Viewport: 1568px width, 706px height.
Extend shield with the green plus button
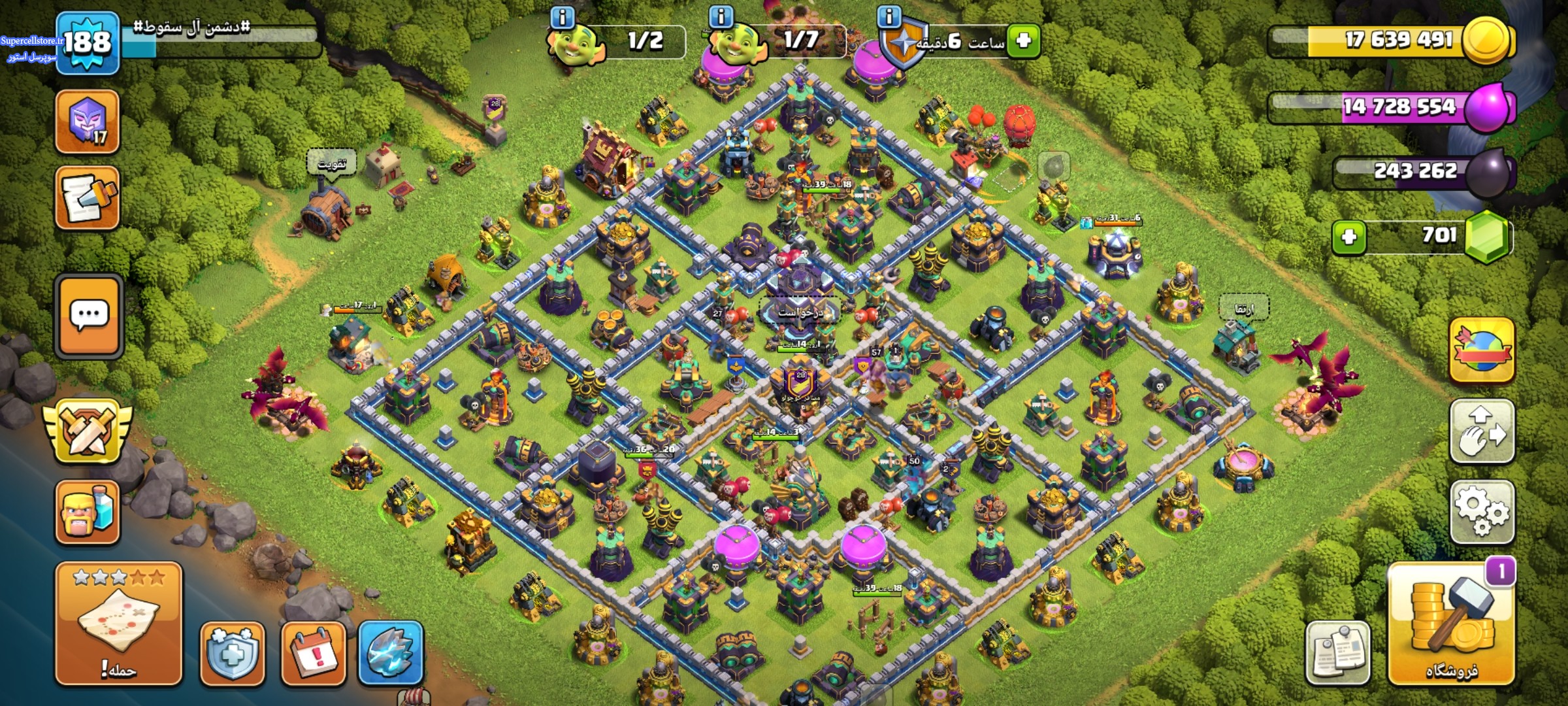click(x=1023, y=41)
